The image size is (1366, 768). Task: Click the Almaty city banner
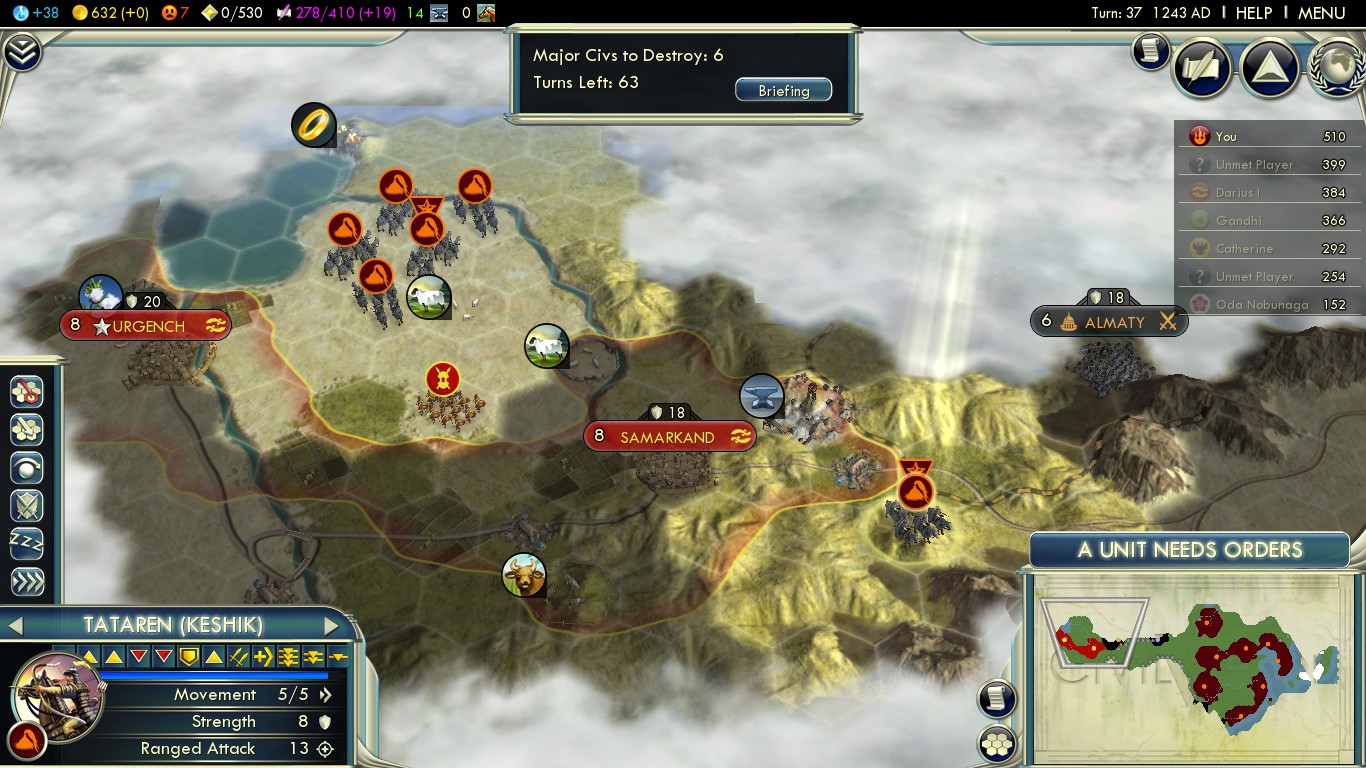(x=1110, y=322)
